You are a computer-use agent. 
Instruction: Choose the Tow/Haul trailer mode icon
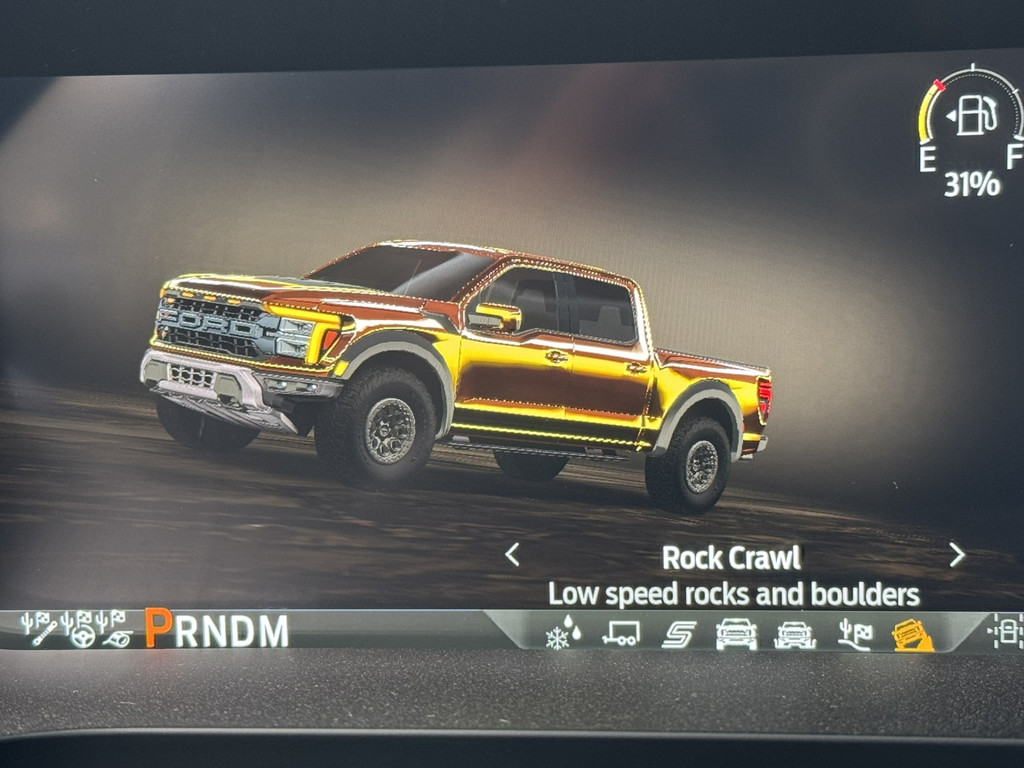(x=620, y=633)
